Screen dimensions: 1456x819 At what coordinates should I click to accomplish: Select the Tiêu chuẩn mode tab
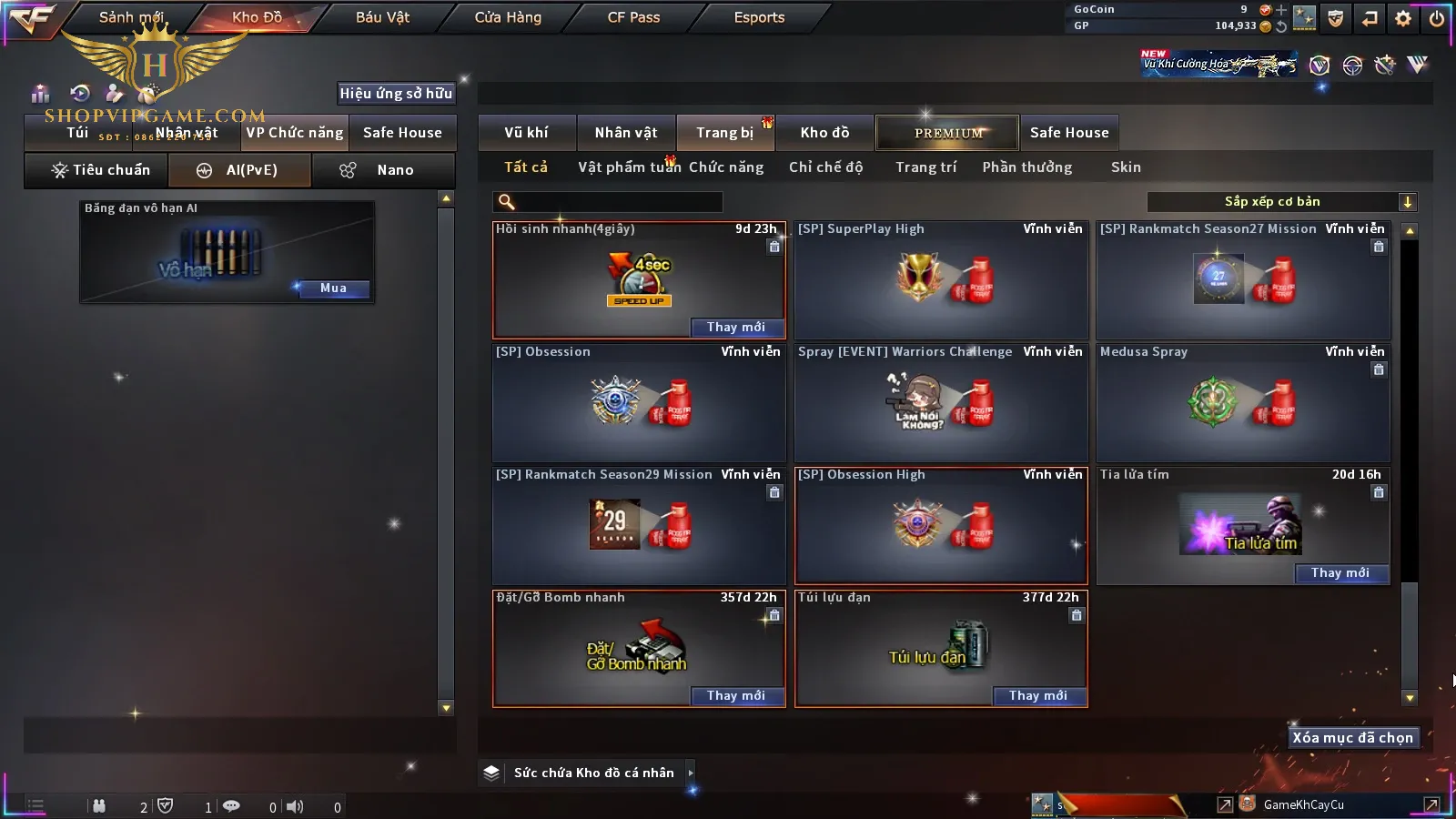point(100,170)
